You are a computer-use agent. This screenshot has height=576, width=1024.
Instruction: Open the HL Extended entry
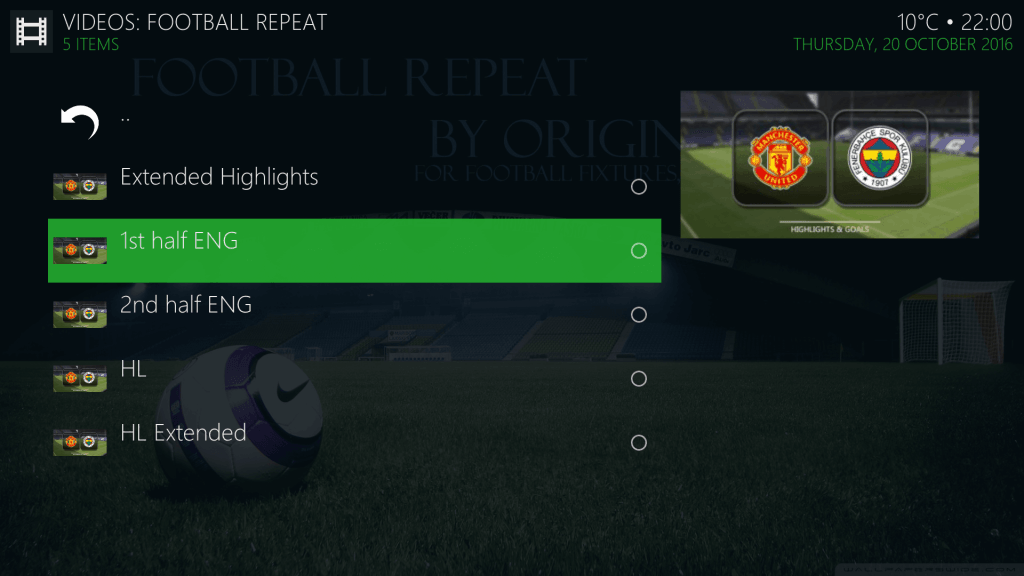click(183, 433)
